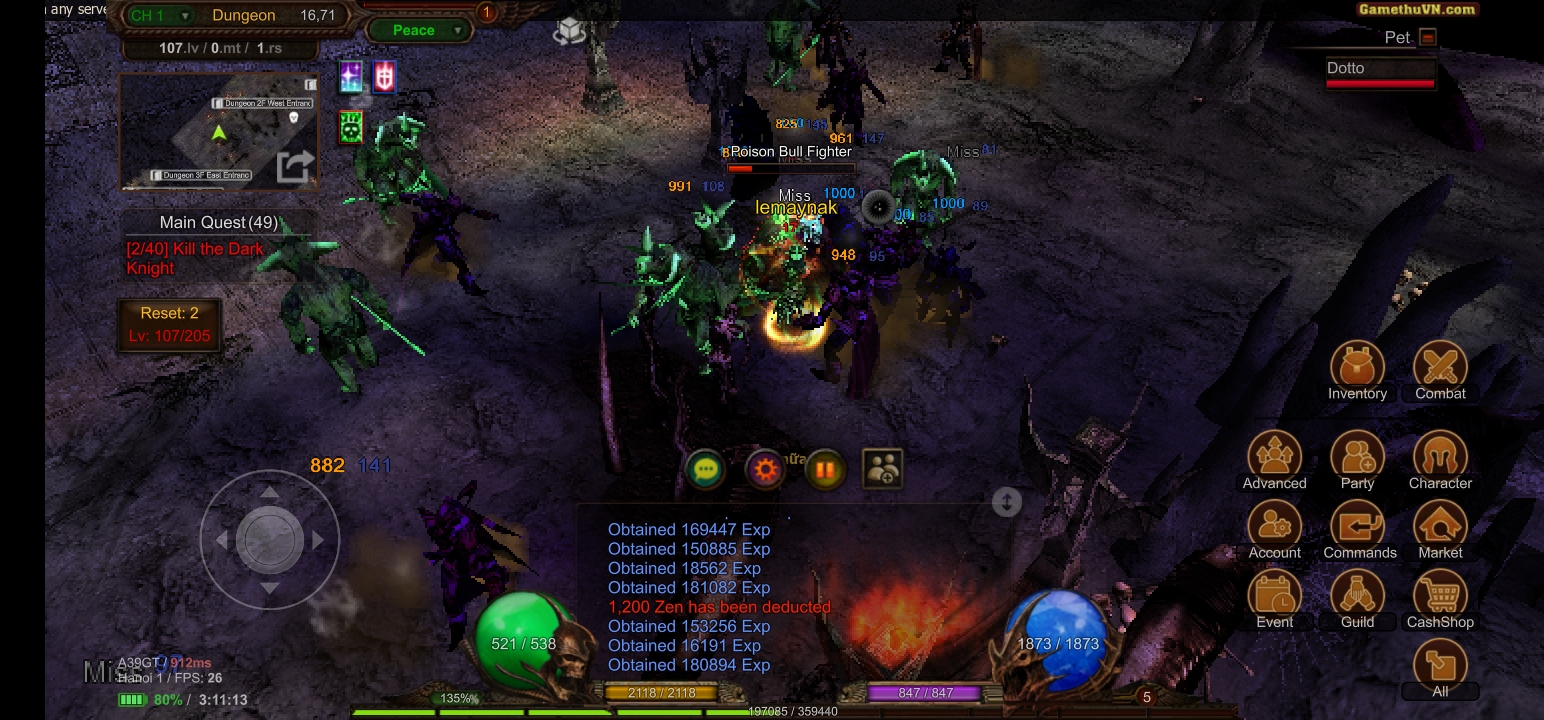Select the Main Quest tracker
Image resolution: width=1544 pixels, height=720 pixels.
pos(219,222)
